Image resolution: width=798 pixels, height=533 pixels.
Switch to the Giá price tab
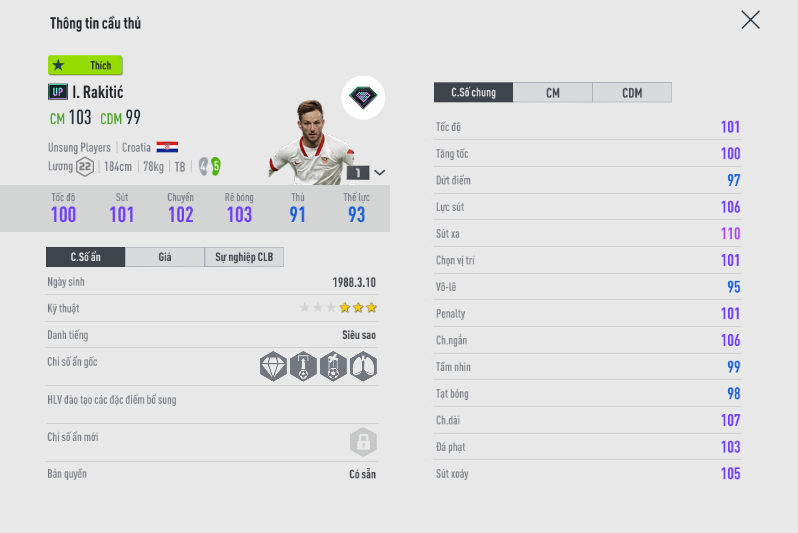pos(165,257)
